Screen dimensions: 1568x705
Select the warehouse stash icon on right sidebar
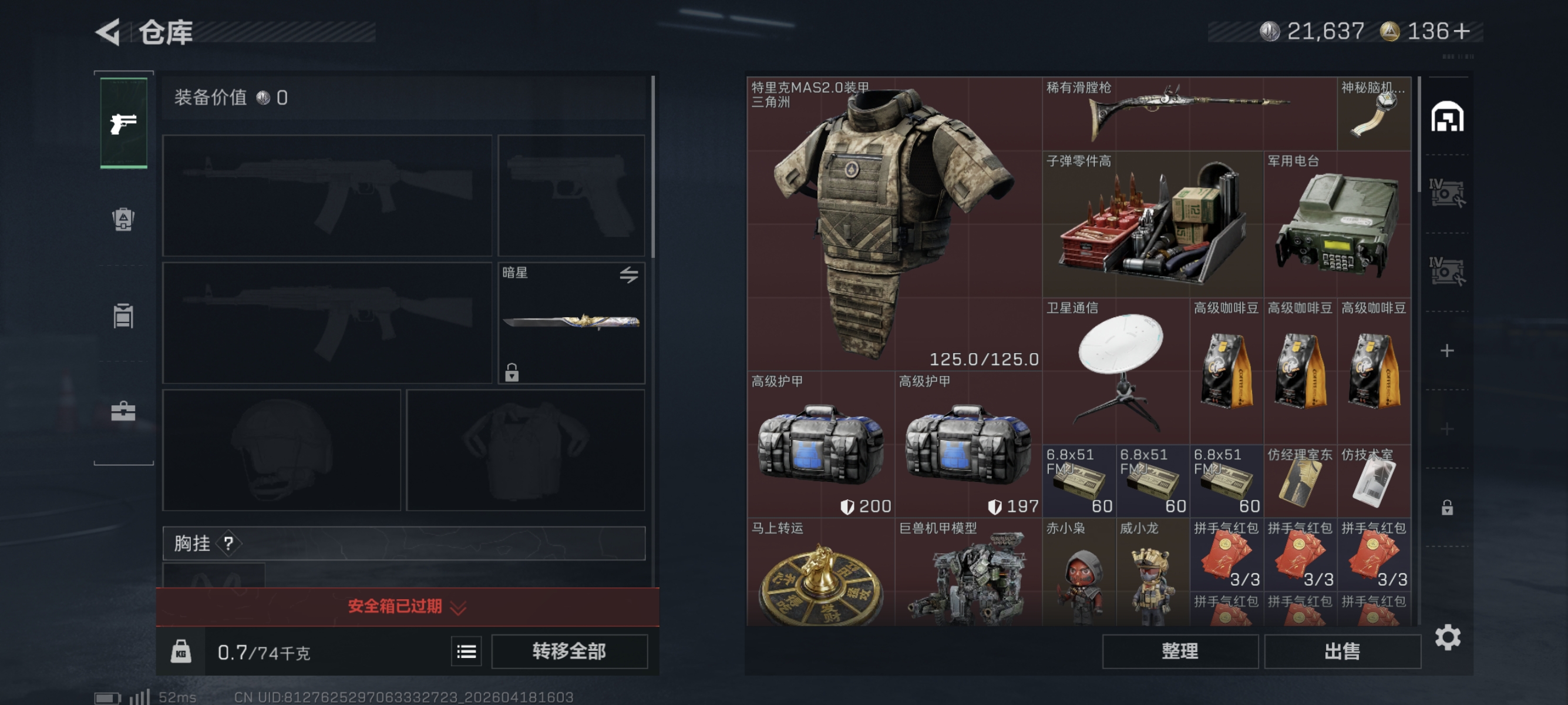(1449, 117)
